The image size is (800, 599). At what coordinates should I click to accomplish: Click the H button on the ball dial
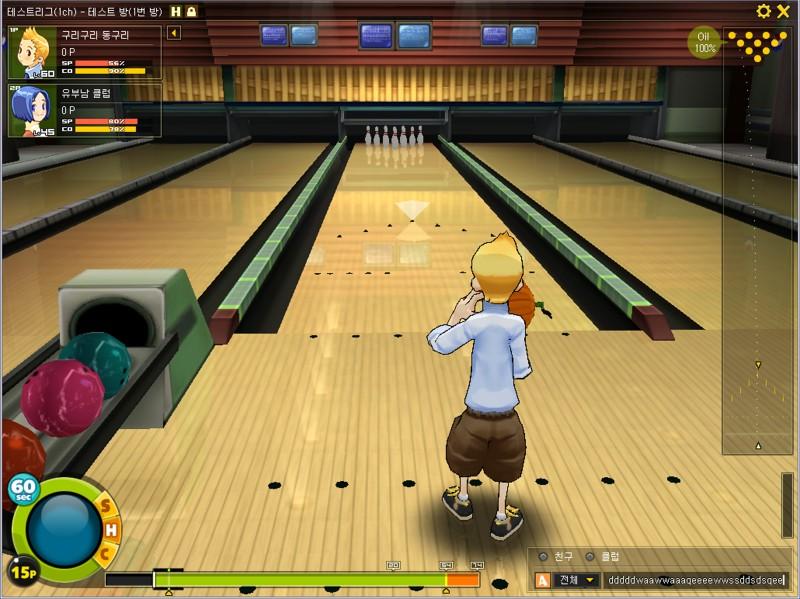tap(111, 529)
